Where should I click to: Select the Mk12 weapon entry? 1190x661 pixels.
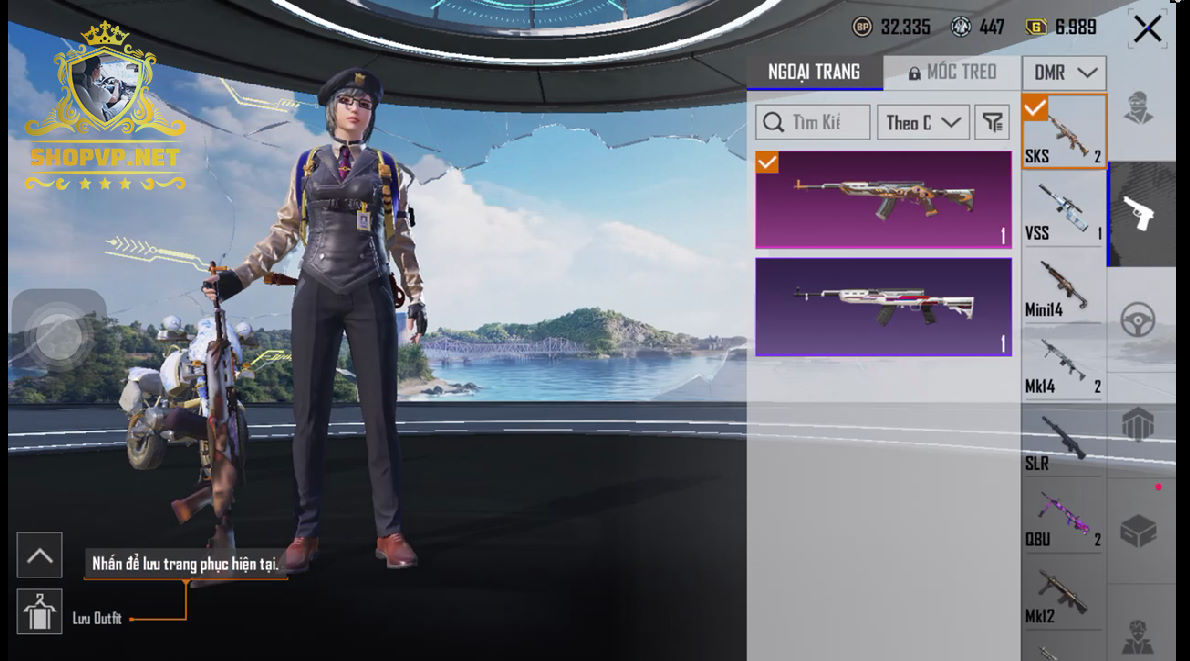pyautogui.click(x=1063, y=594)
